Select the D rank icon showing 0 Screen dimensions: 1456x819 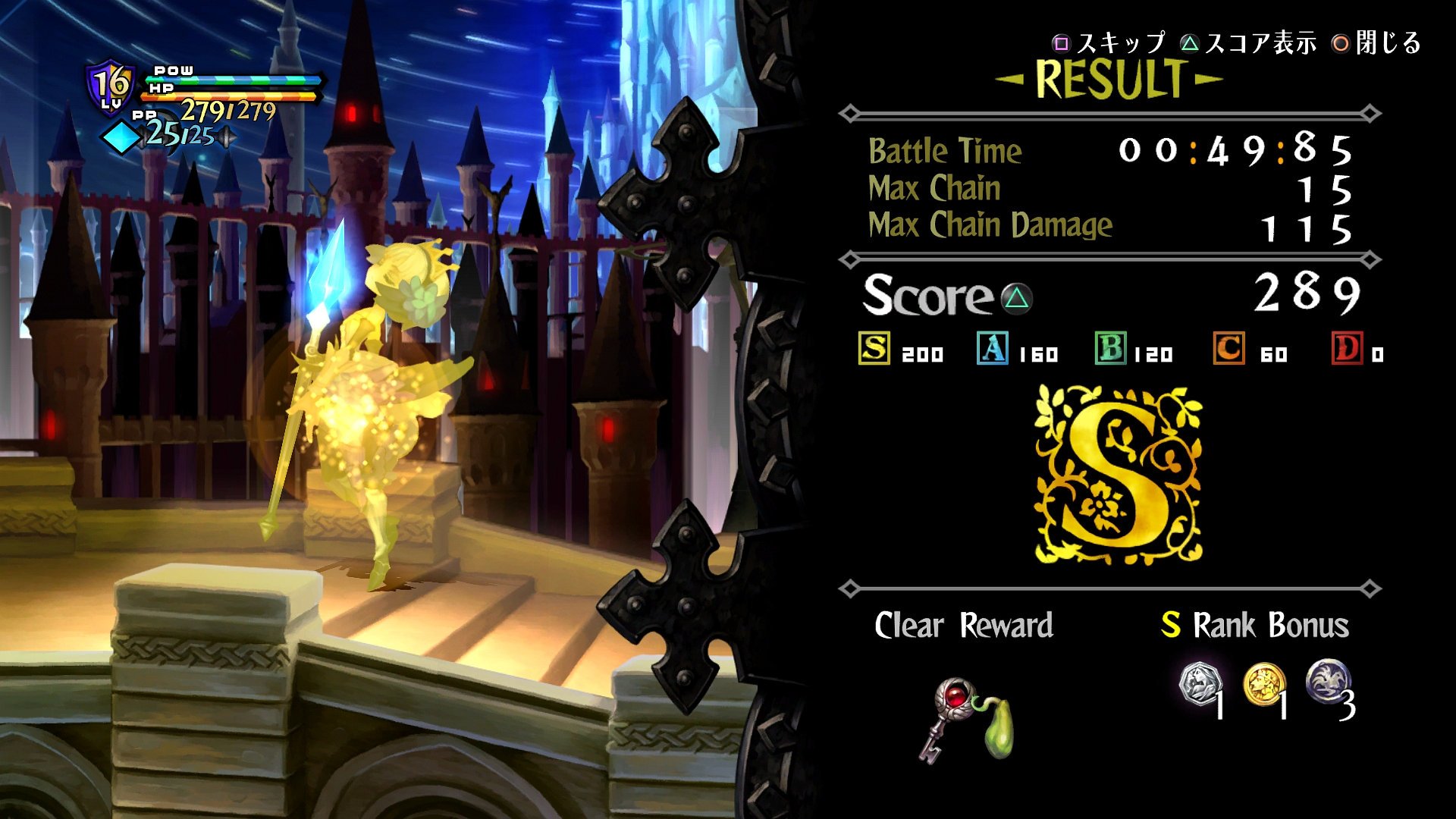point(1346,351)
